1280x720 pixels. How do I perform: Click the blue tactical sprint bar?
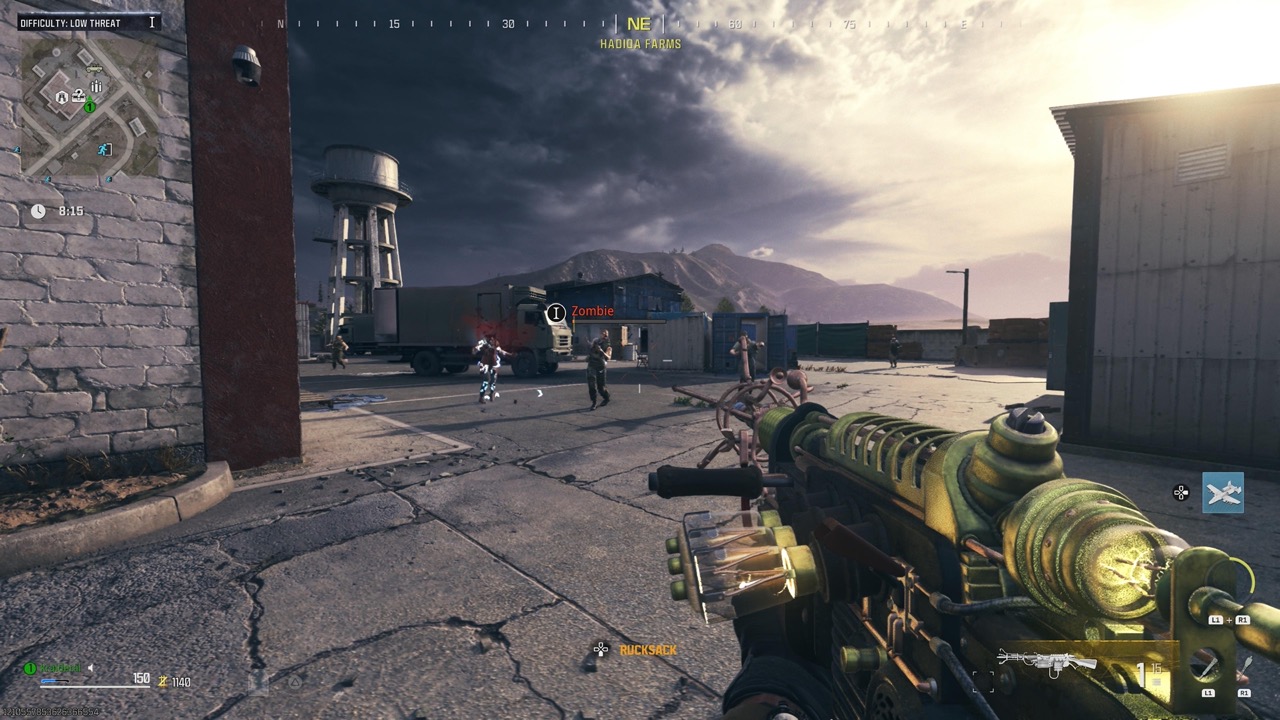(50, 681)
